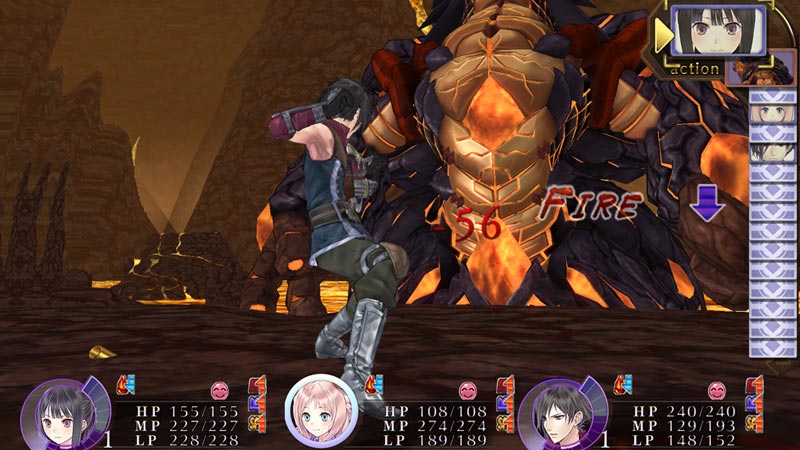Select the dark-haired man's party portrait
Viewport: 800px width, 450px height.
click(552, 413)
